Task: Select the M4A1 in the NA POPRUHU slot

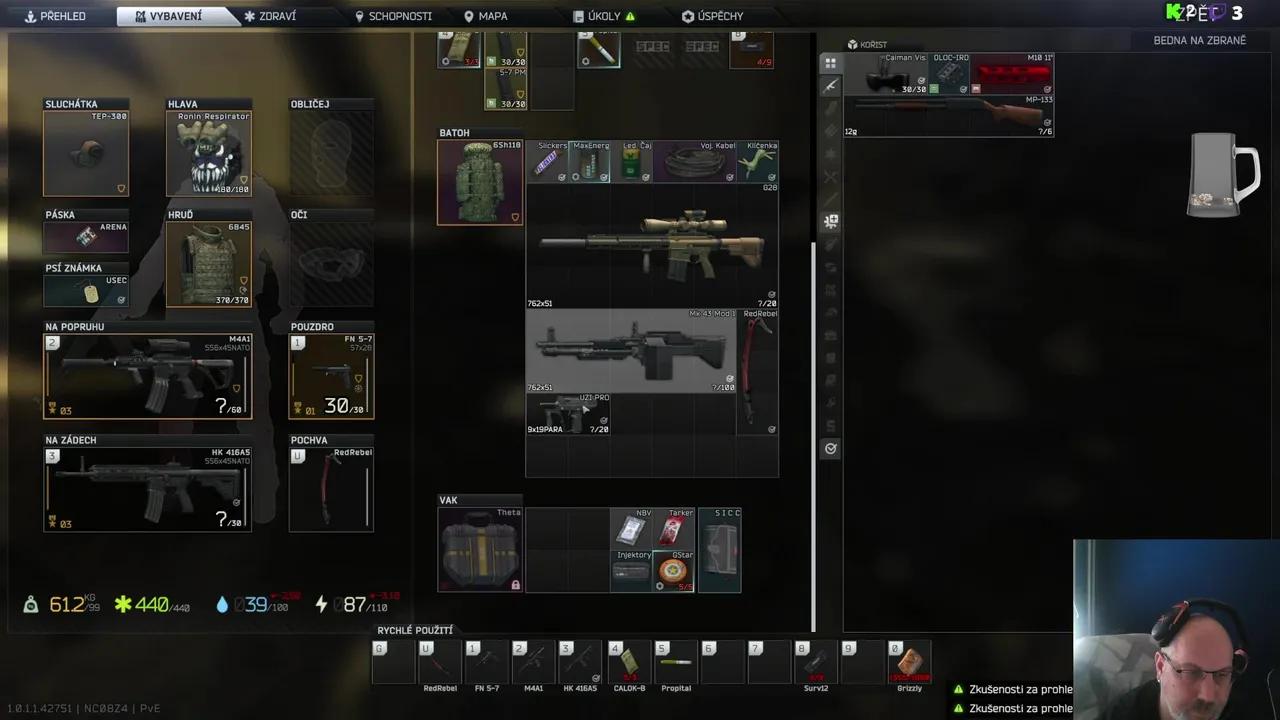Action: [147, 375]
